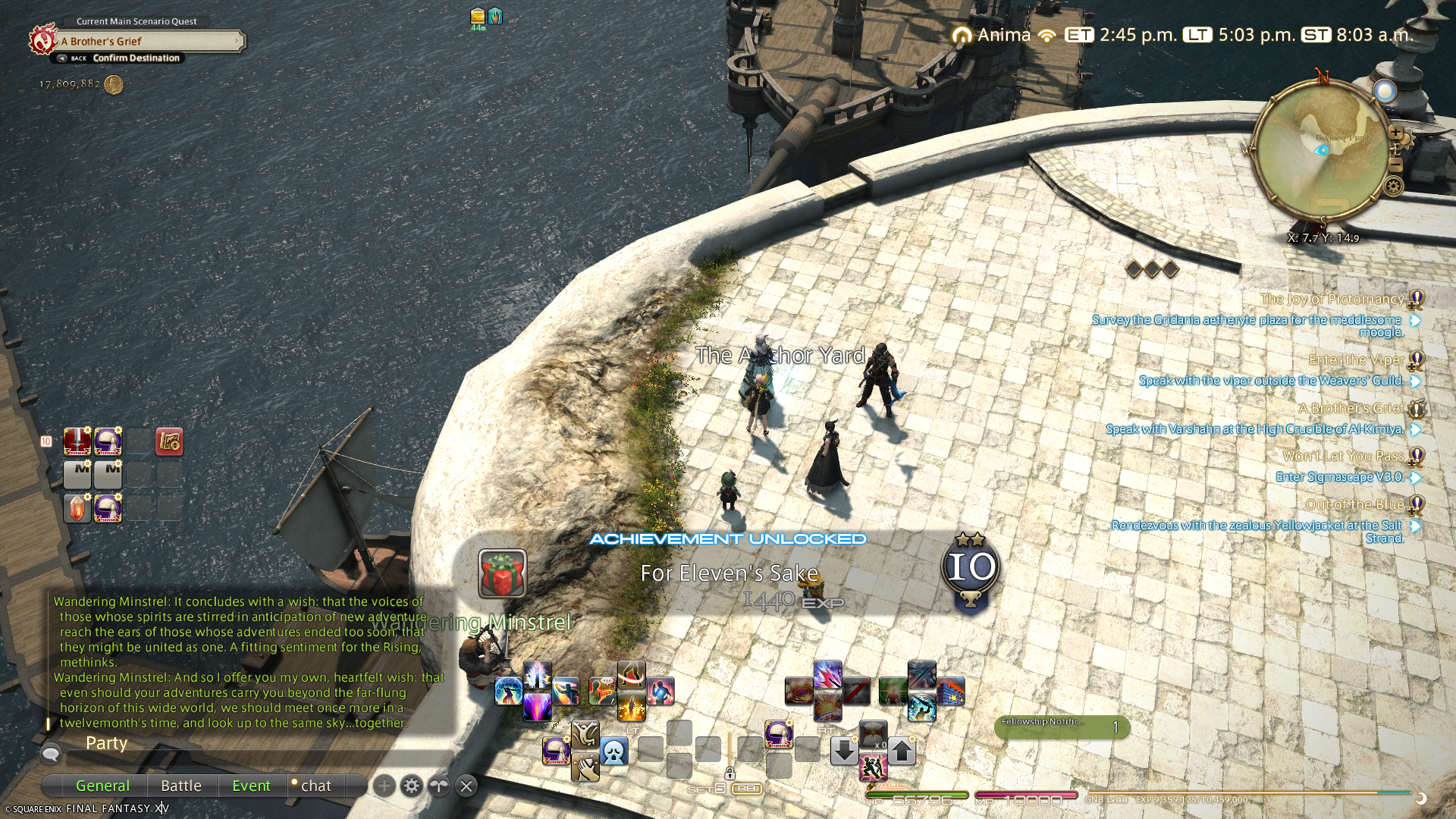Zoom out the minimap with minus button
This screenshot has width=1456, height=819.
(1395, 165)
